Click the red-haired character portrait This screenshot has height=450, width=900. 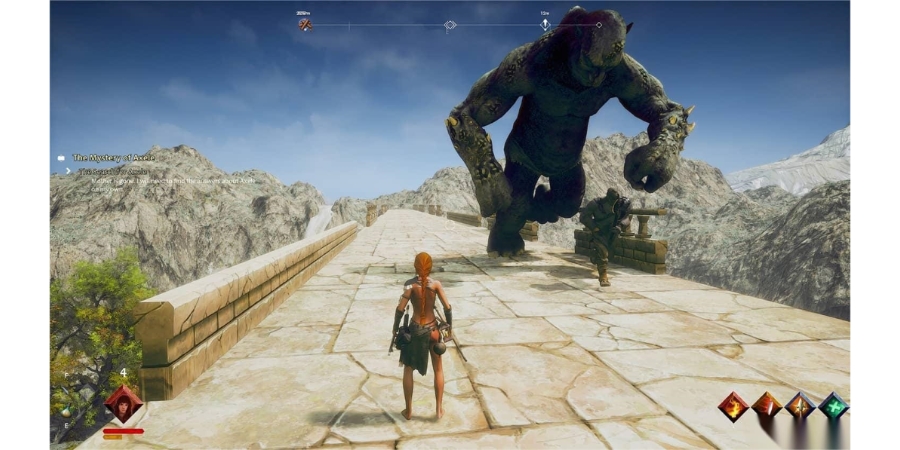(123, 404)
